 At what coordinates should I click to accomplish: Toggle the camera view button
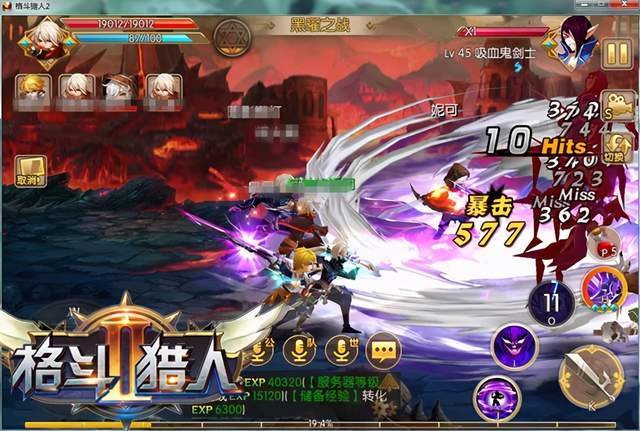click(x=616, y=112)
